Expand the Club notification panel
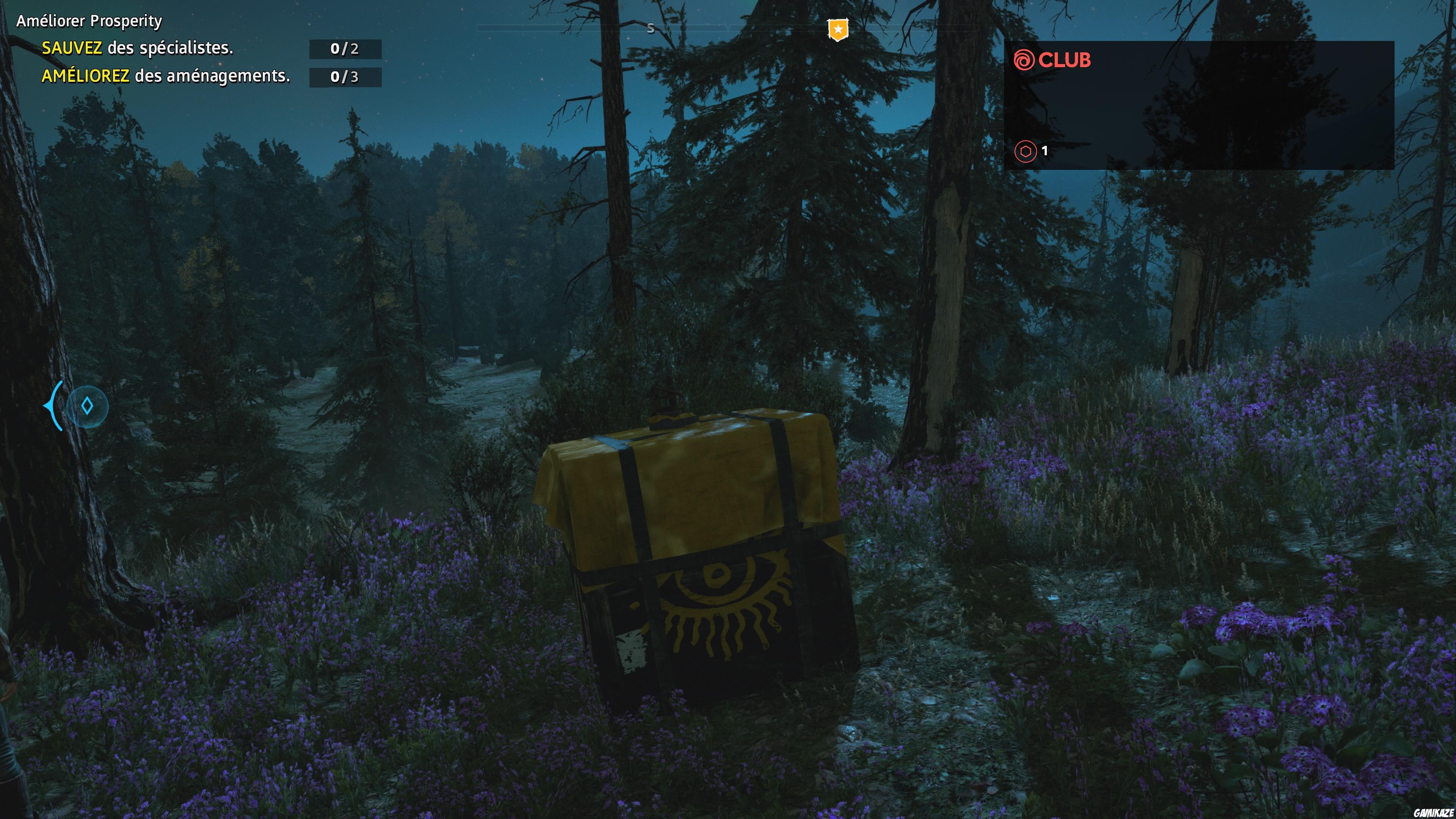 coord(1198,107)
